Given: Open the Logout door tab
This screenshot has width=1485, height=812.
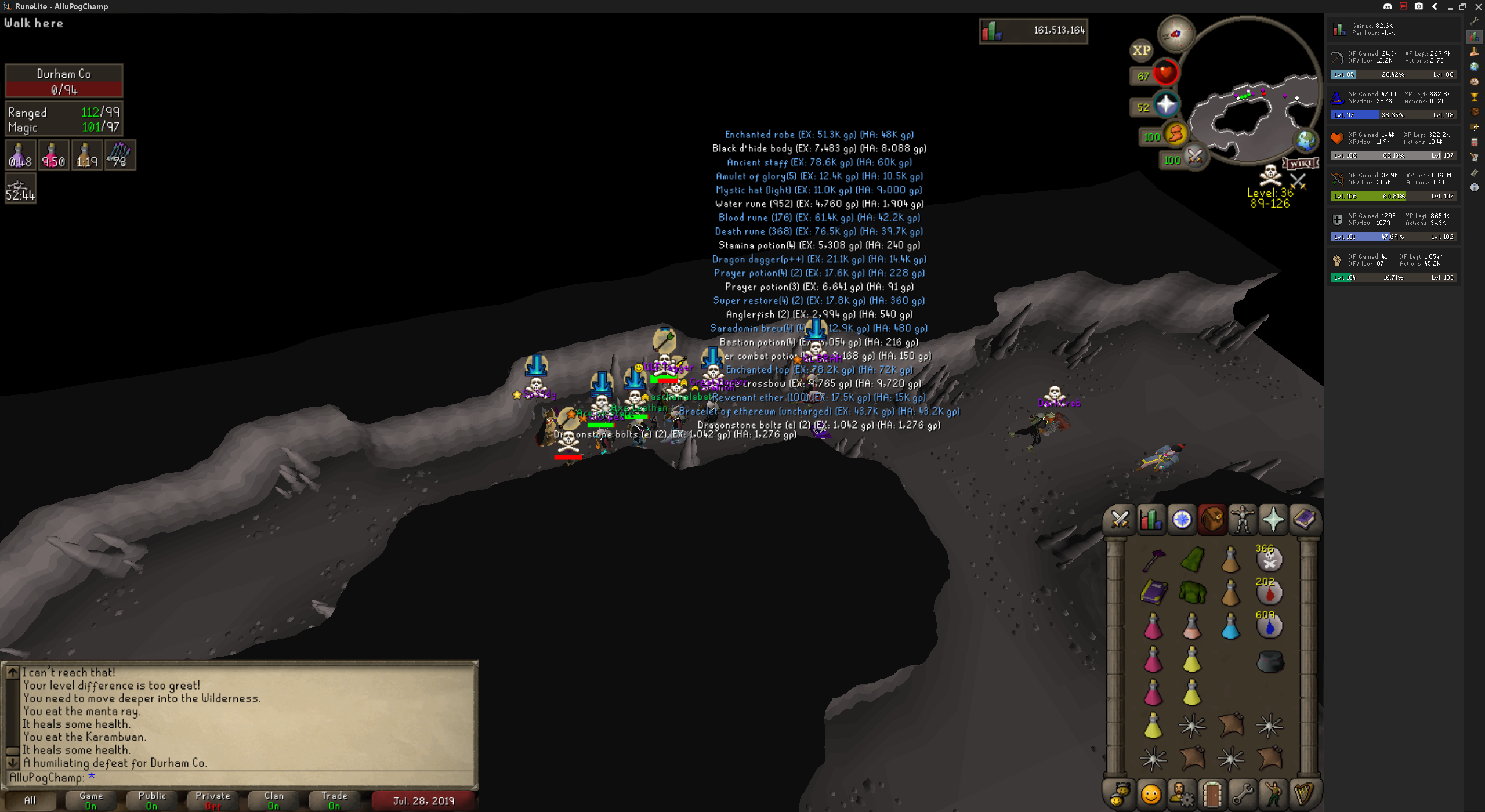Looking at the screenshot, I should point(1212,794).
